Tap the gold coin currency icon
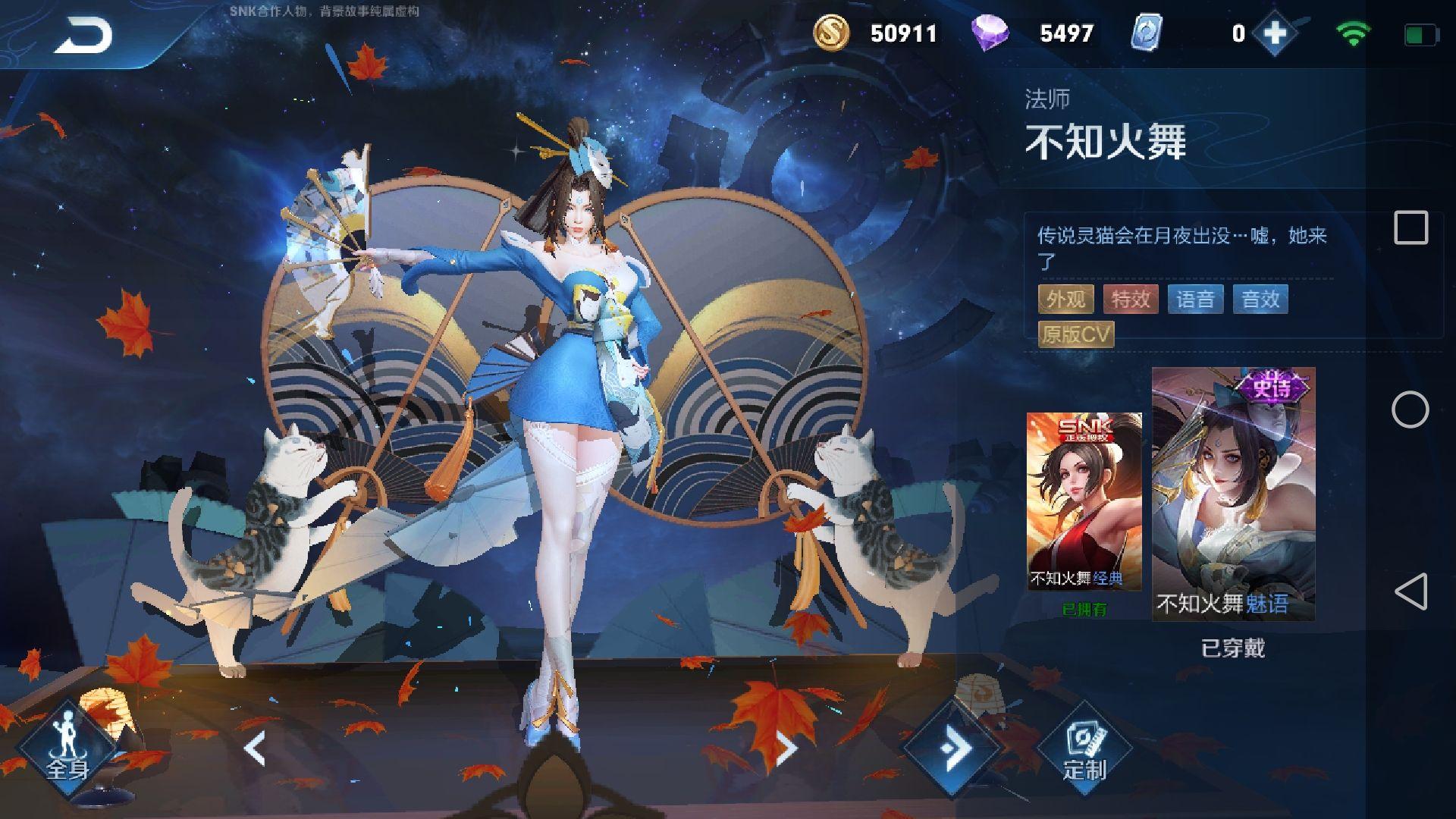 point(830,33)
